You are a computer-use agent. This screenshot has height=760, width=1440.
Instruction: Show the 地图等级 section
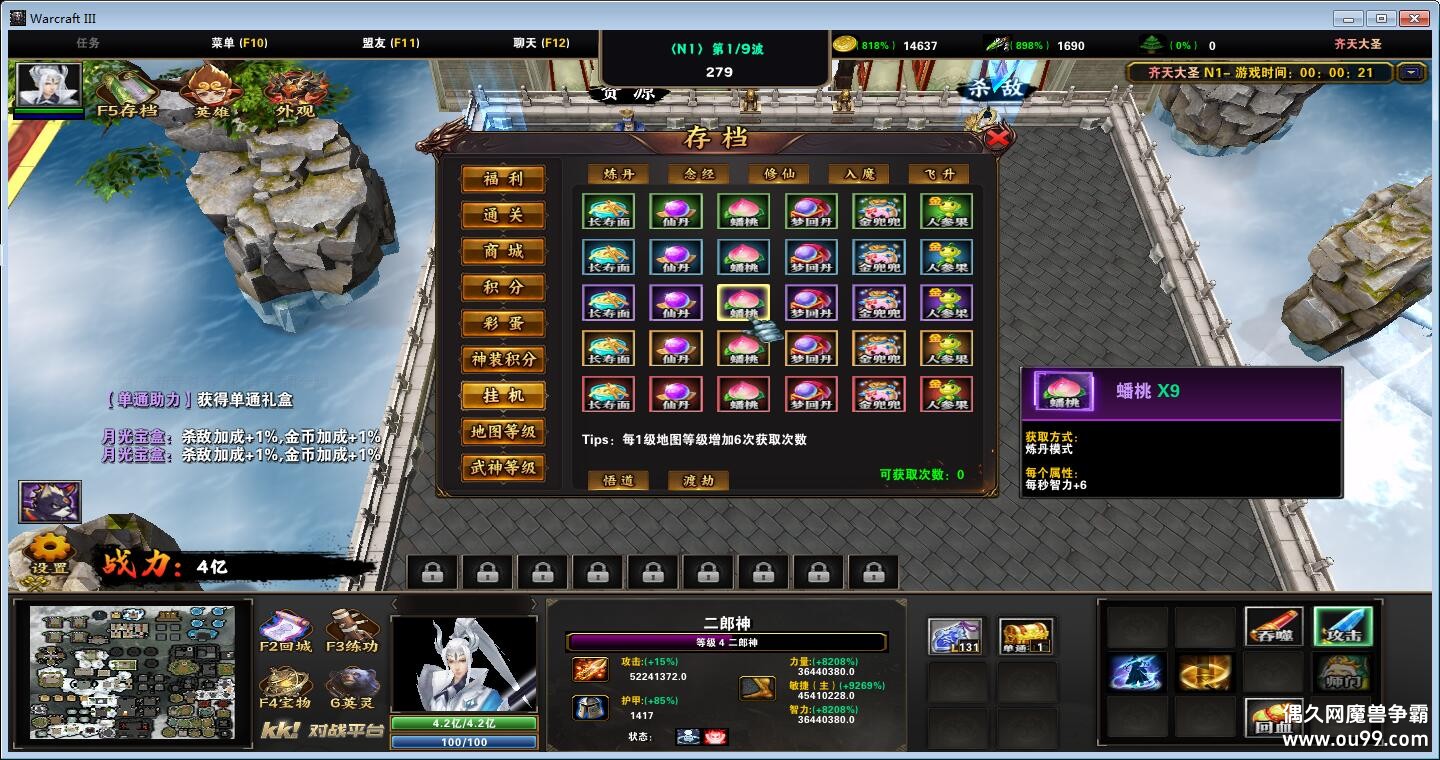tap(503, 431)
